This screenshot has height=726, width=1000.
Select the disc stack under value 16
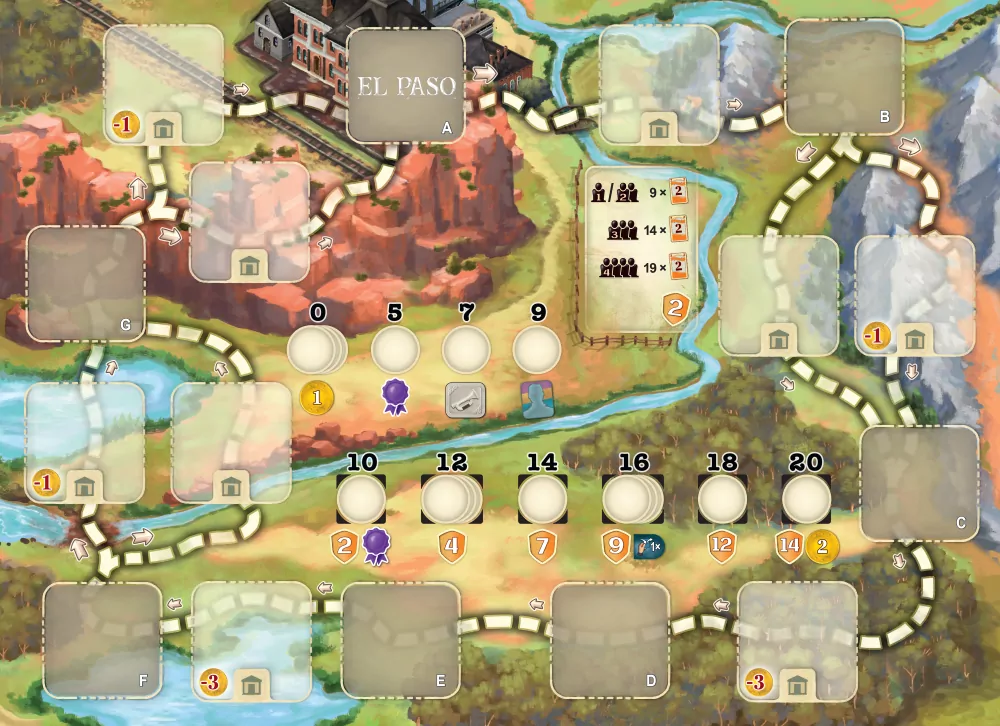coord(631,499)
